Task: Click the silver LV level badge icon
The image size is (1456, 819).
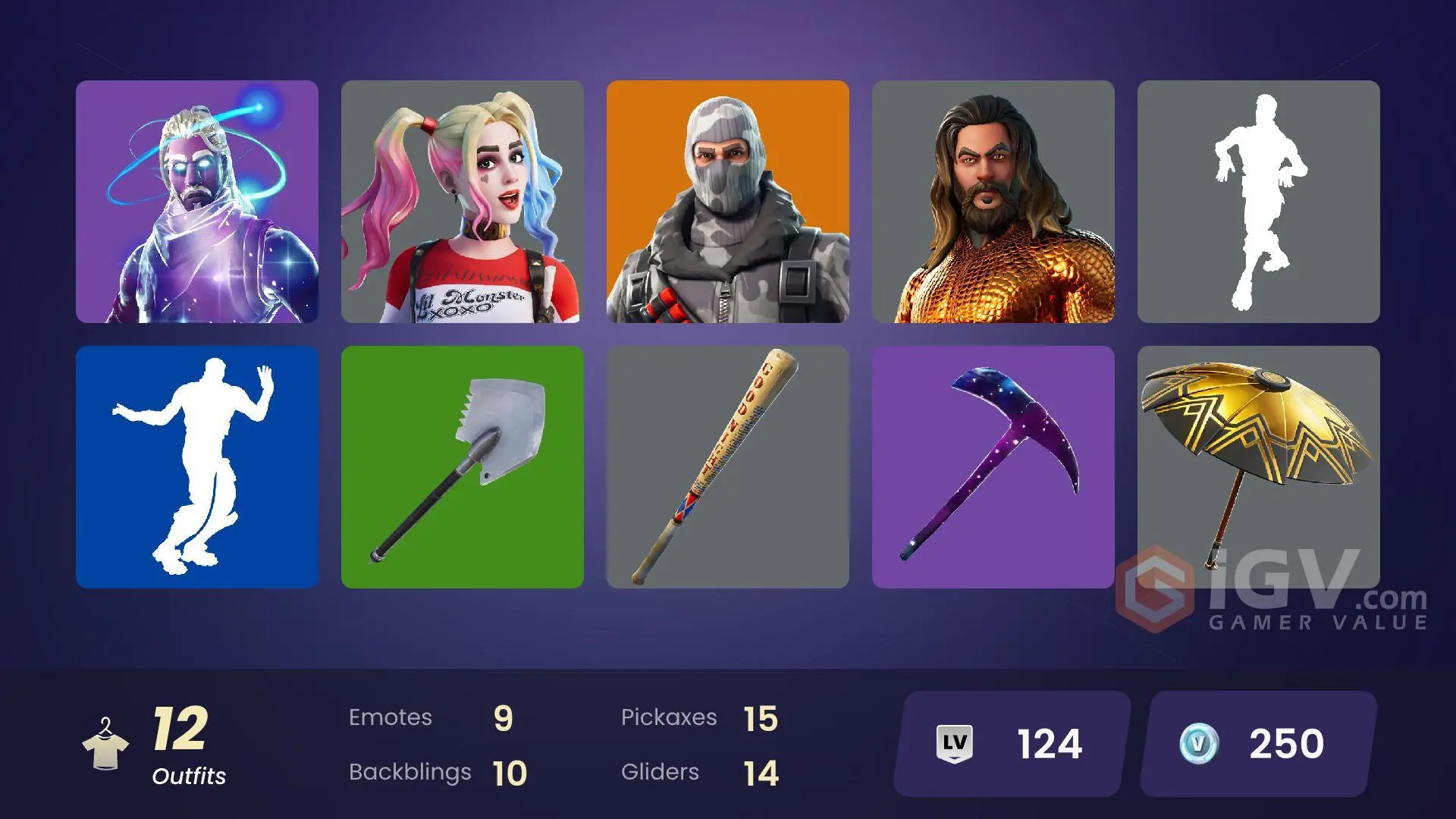Action: tap(955, 744)
